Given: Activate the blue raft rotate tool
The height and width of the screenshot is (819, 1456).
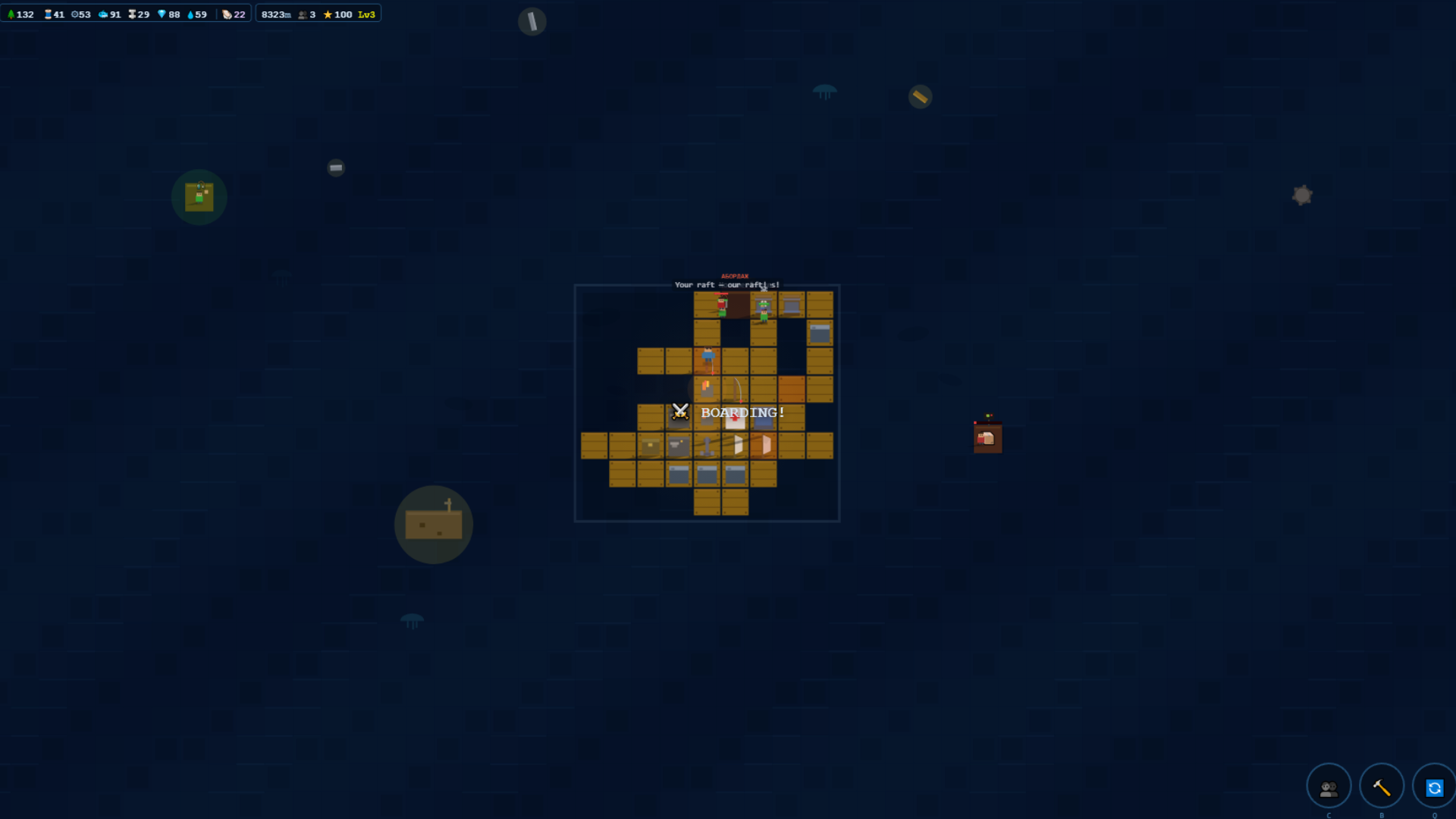Looking at the screenshot, I should [x=1436, y=789].
